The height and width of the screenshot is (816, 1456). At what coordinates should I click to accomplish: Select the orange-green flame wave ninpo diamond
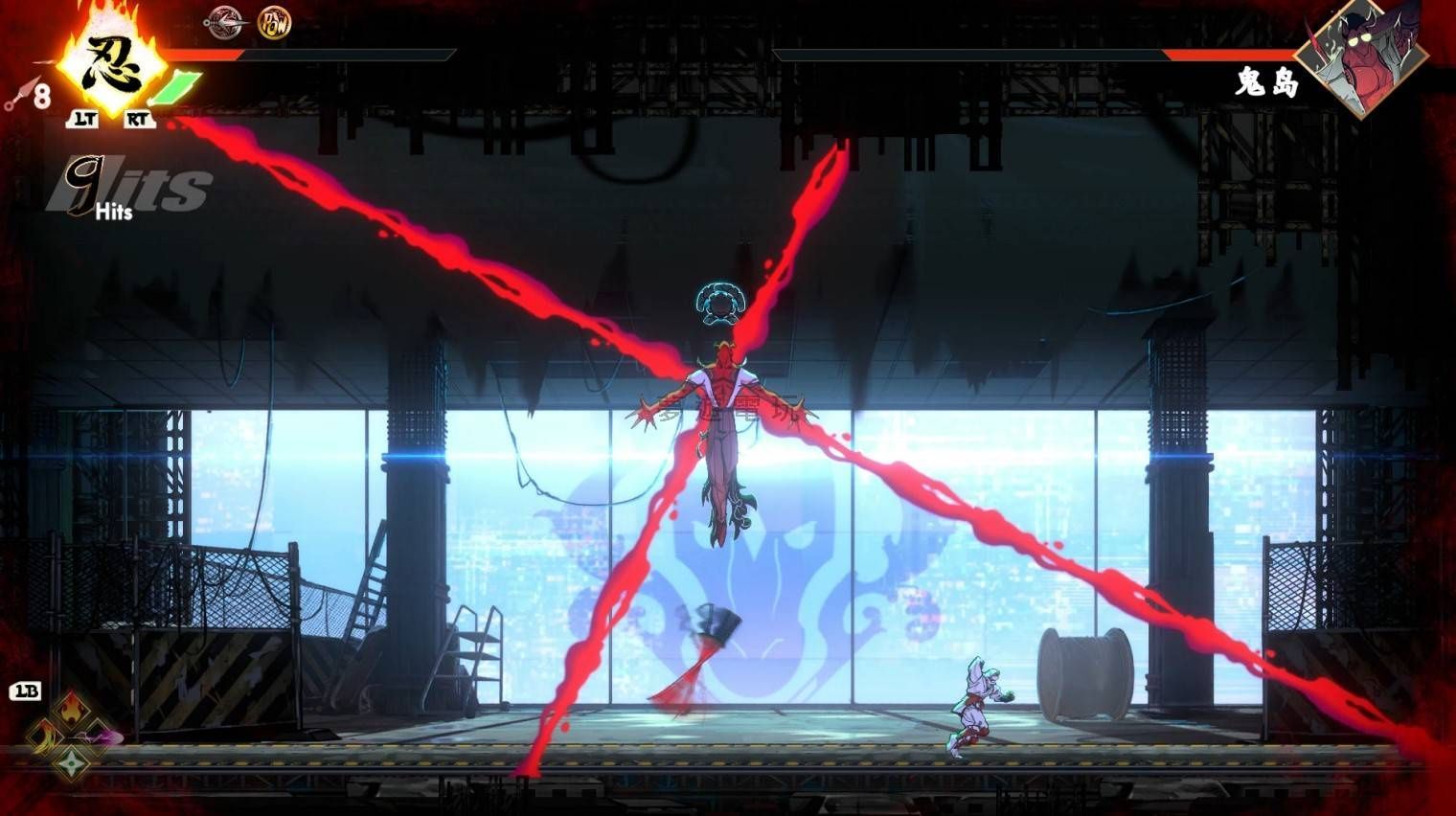tap(43, 737)
